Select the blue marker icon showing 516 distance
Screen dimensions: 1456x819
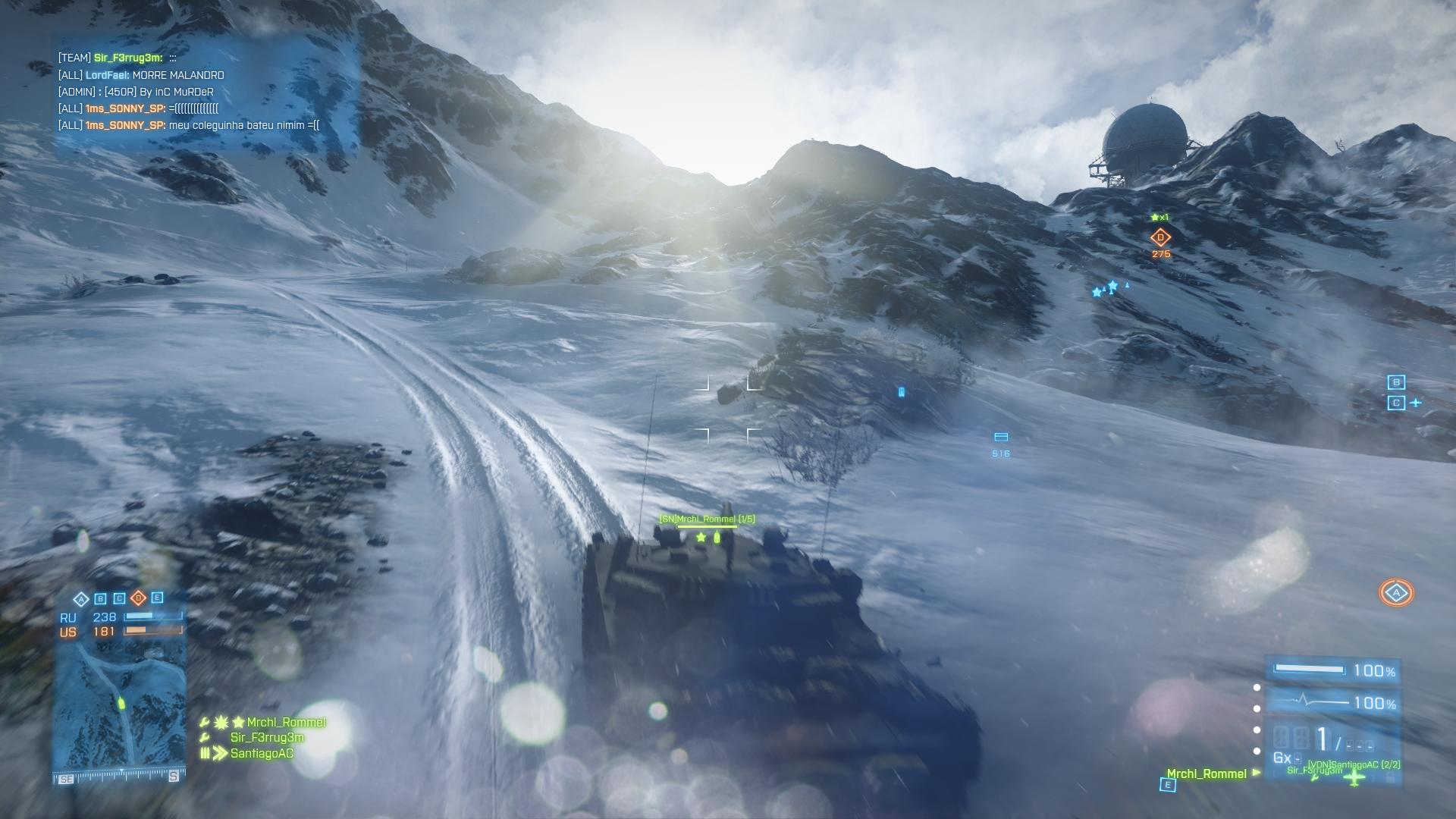click(1000, 438)
